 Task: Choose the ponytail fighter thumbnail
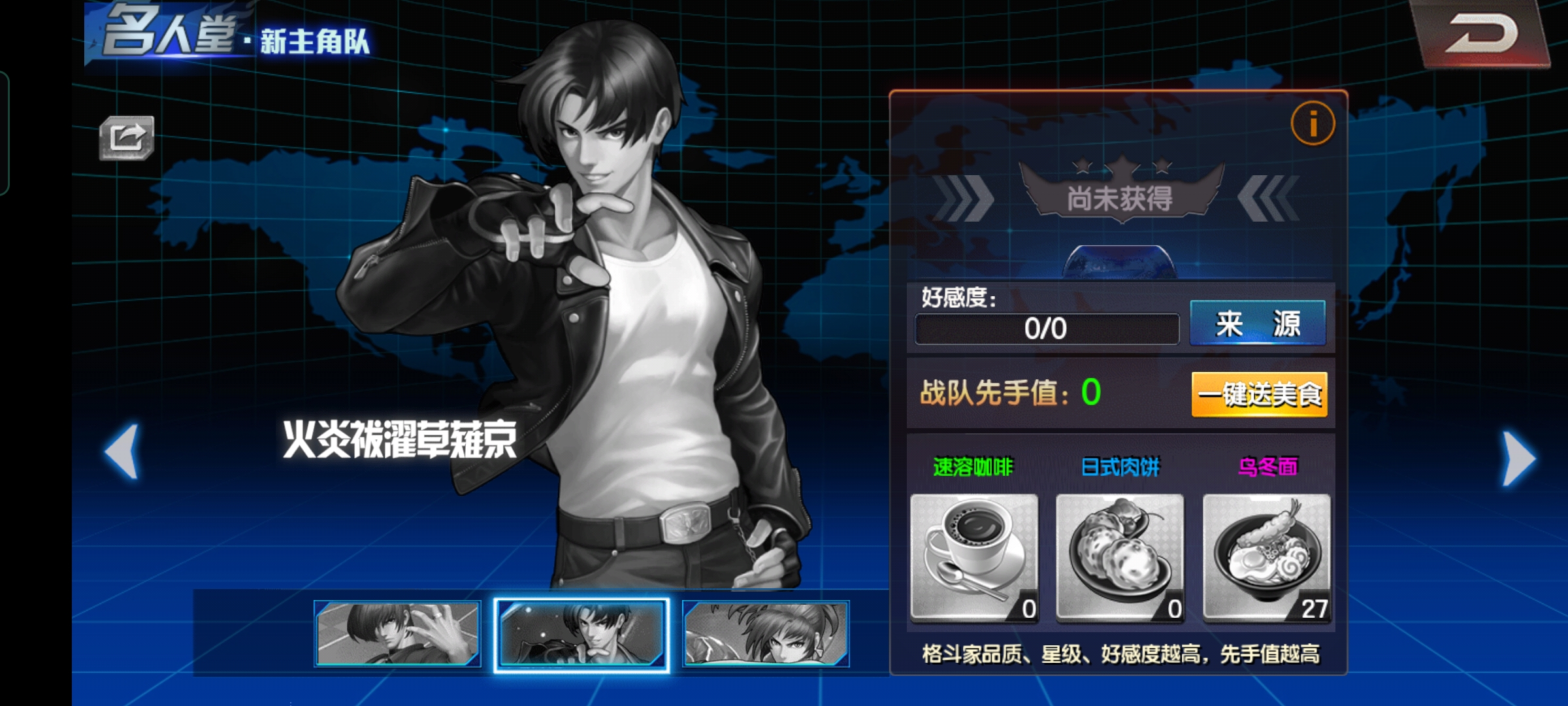766,633
